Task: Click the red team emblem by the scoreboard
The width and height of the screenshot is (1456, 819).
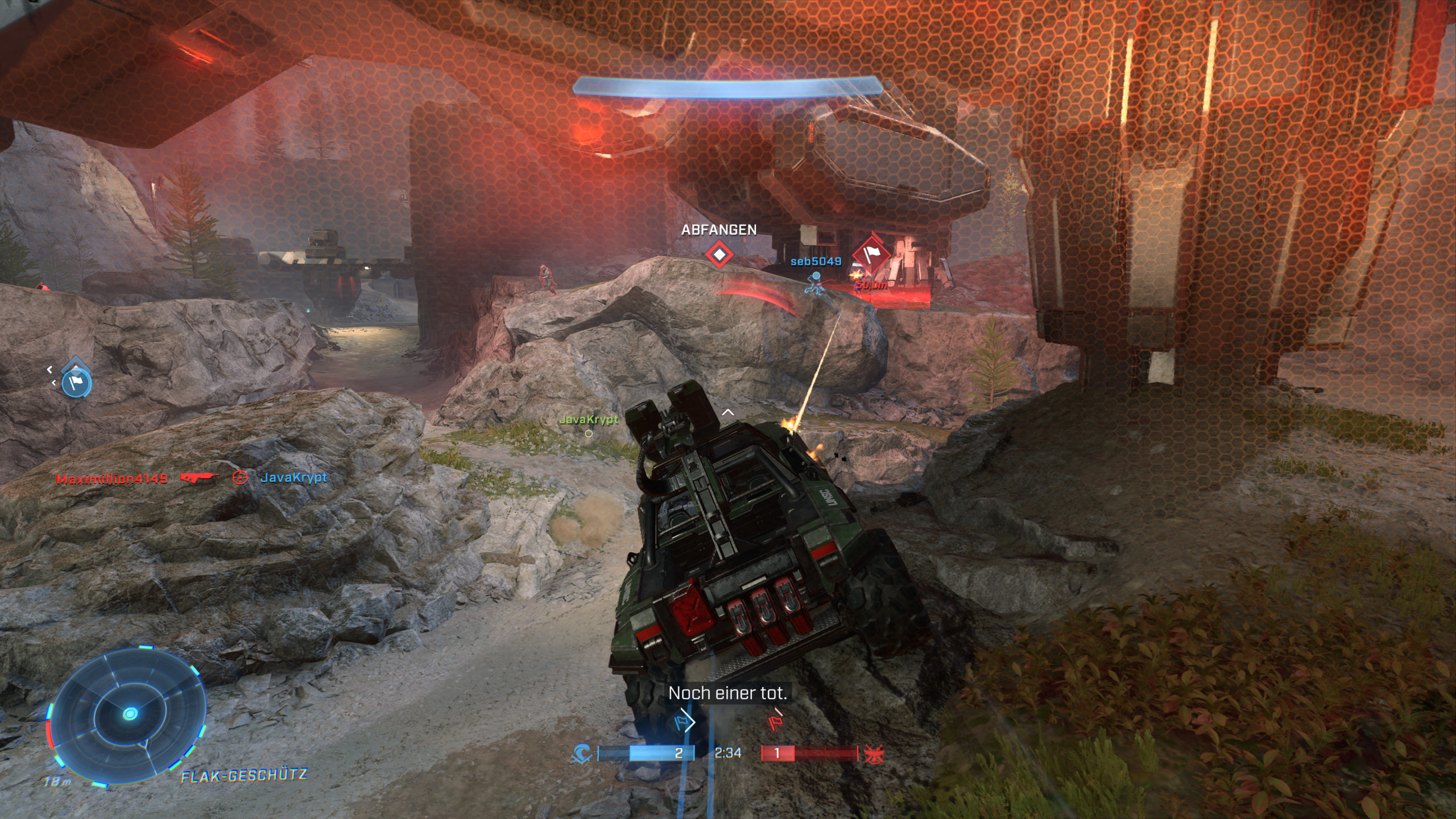Action: [x=872, y=754]
